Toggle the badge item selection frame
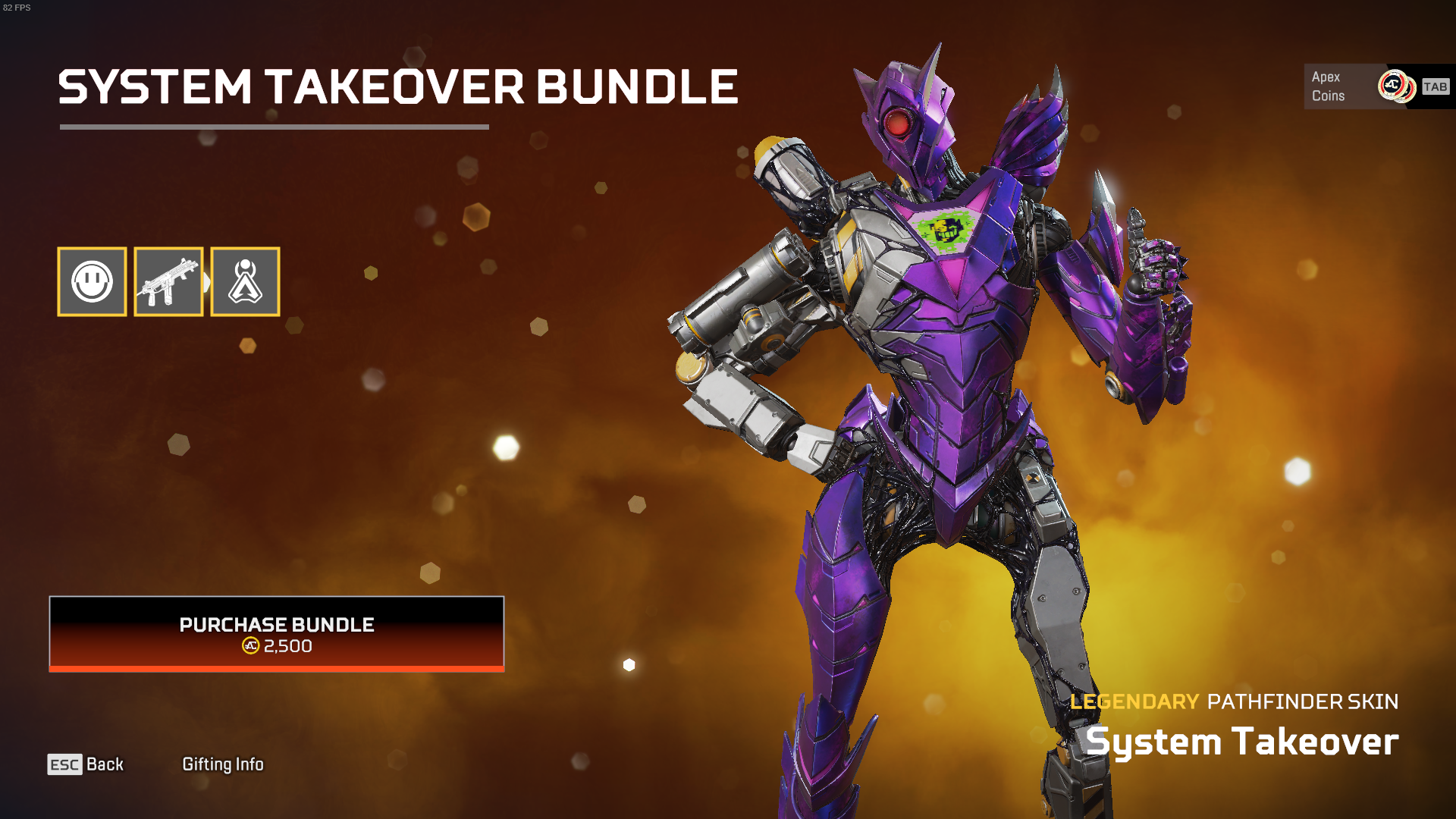This screenshot has width=1456, height=819. click(x=244, y=281)
